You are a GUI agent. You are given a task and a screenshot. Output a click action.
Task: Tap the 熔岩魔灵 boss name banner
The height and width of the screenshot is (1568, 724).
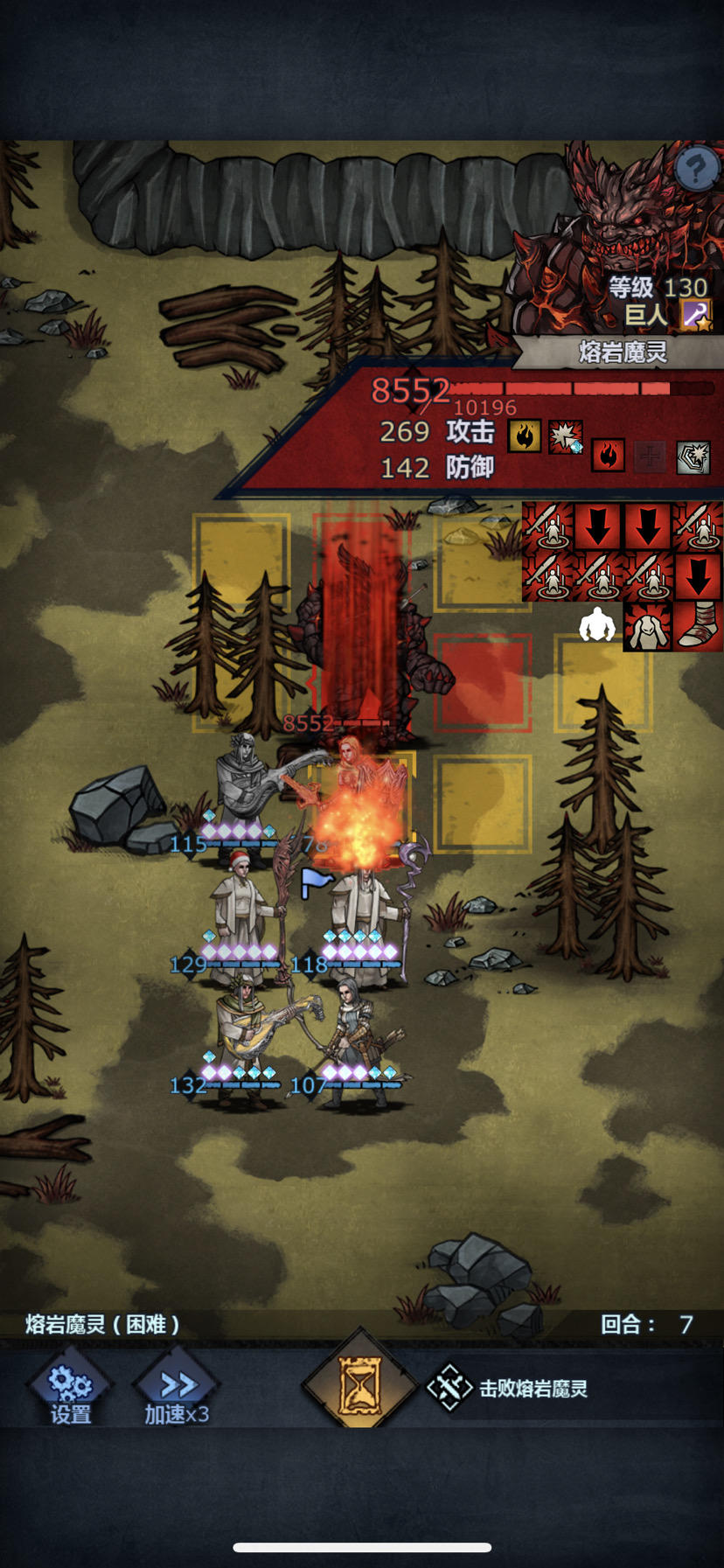623,352
